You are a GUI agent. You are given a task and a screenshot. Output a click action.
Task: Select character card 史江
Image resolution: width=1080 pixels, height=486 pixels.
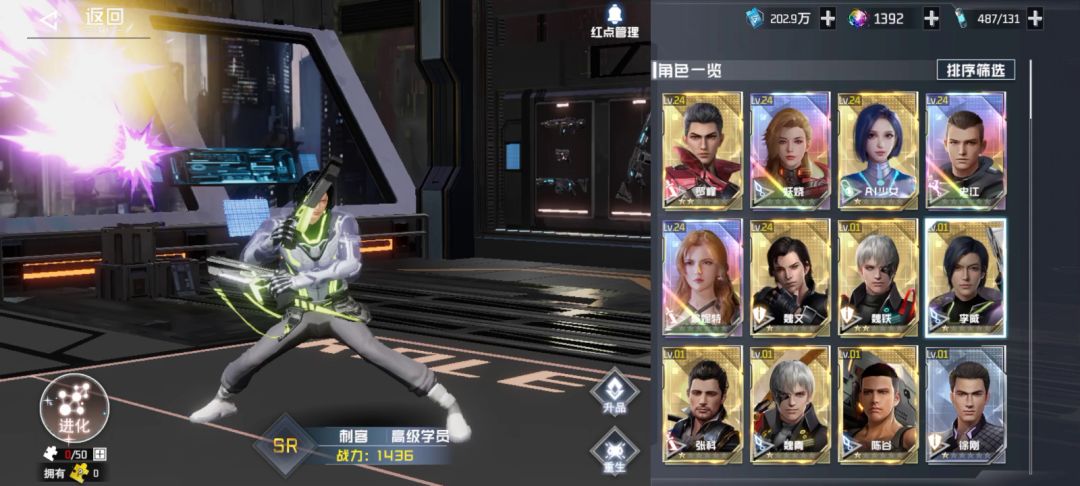pyautogui.click(x=965, y=150)
